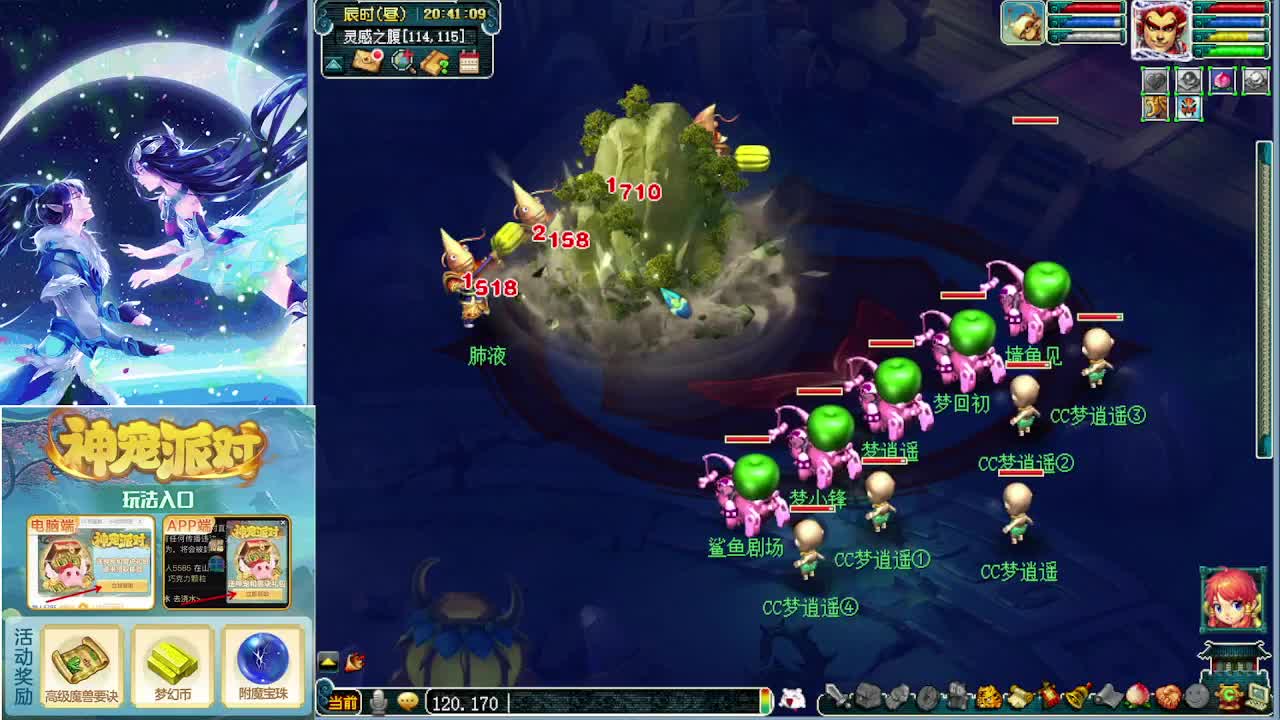Click the sword attack icon in the bottom toolbar

(837, 696)
